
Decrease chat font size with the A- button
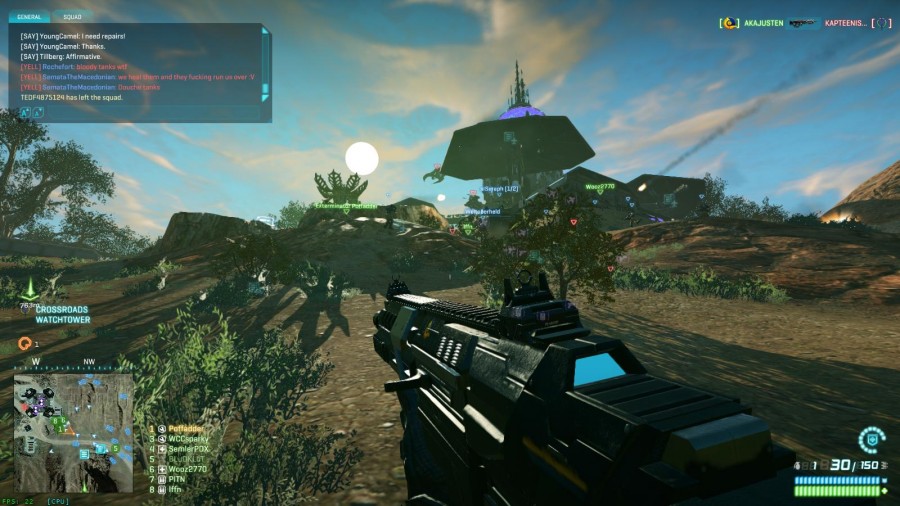(38, 112)
